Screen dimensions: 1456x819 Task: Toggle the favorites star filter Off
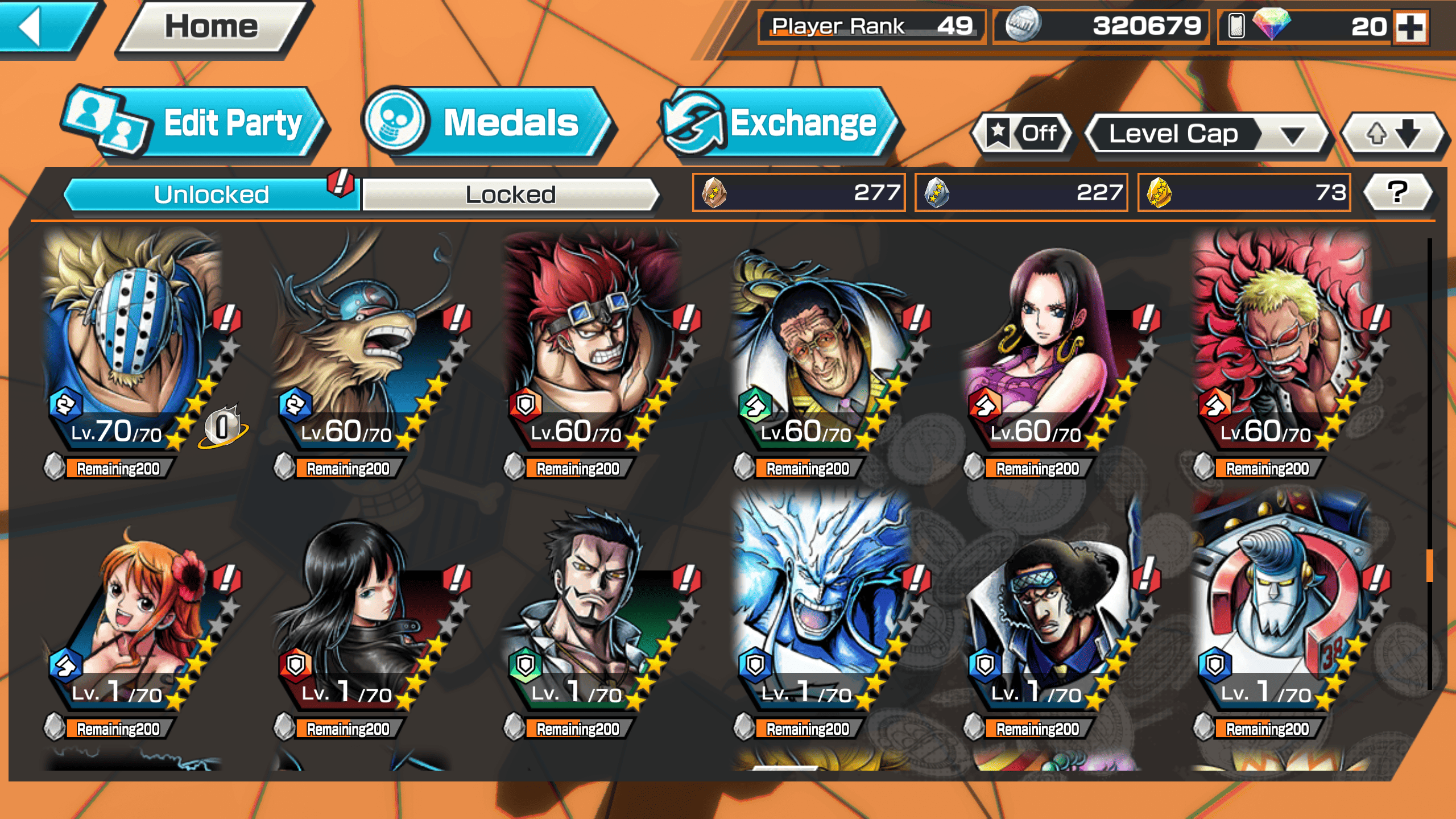(x=1022, y=134)
